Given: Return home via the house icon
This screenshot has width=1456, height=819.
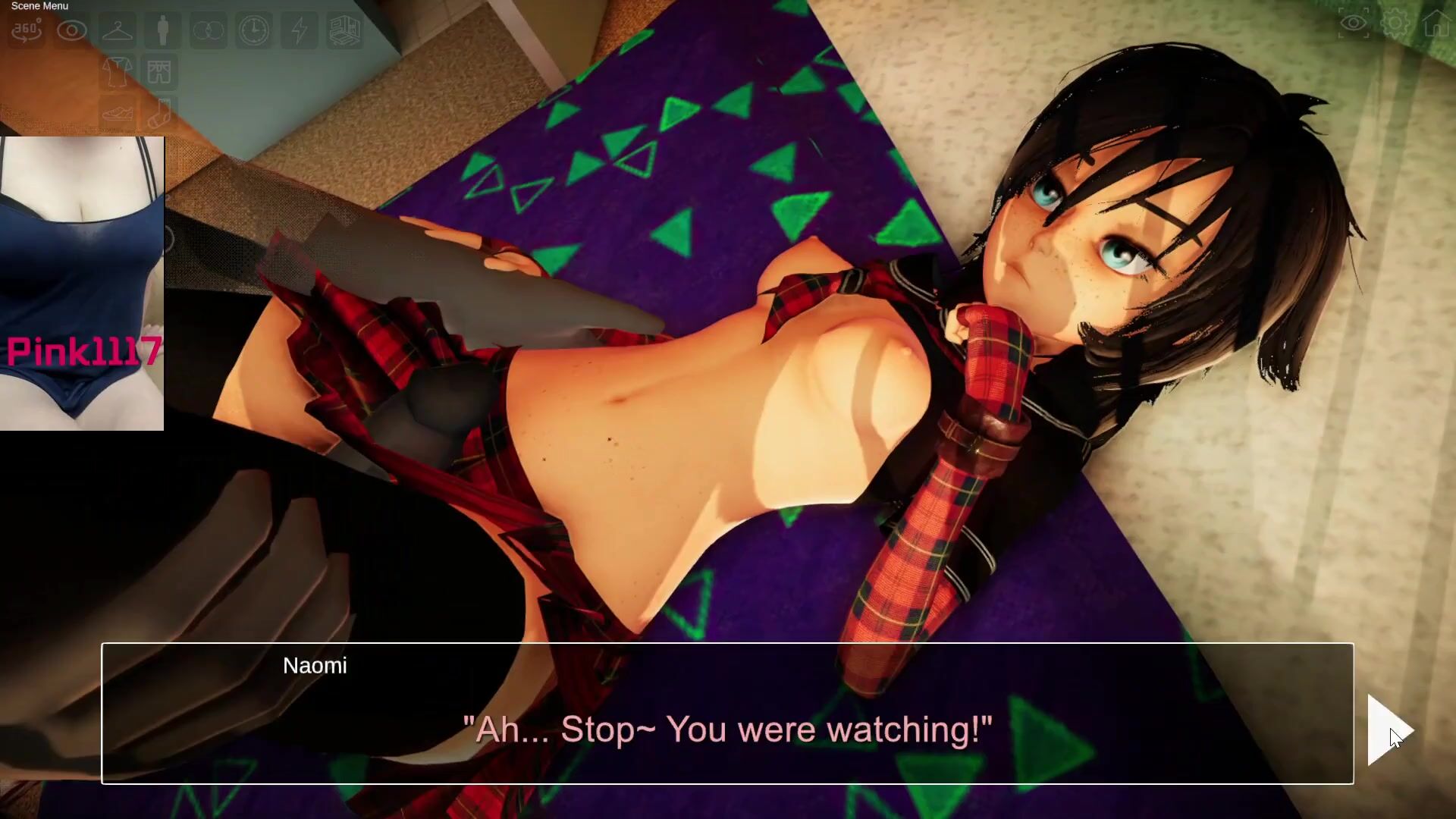Looking at the screenshot, I should [x=1437, y=24].
